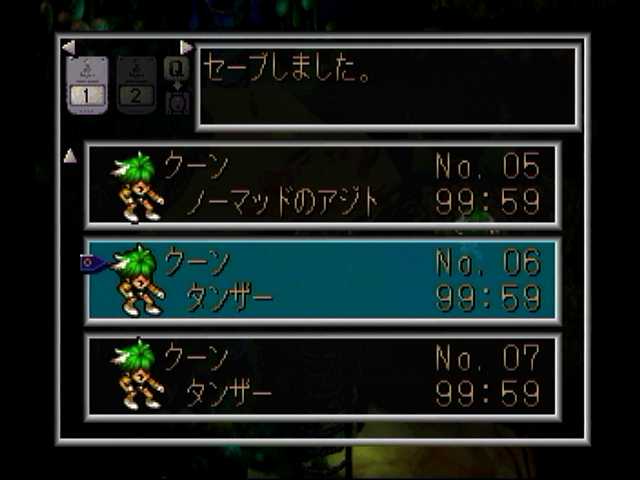
Task: Click the up arrow beside the save list
Action: point(70,155)
